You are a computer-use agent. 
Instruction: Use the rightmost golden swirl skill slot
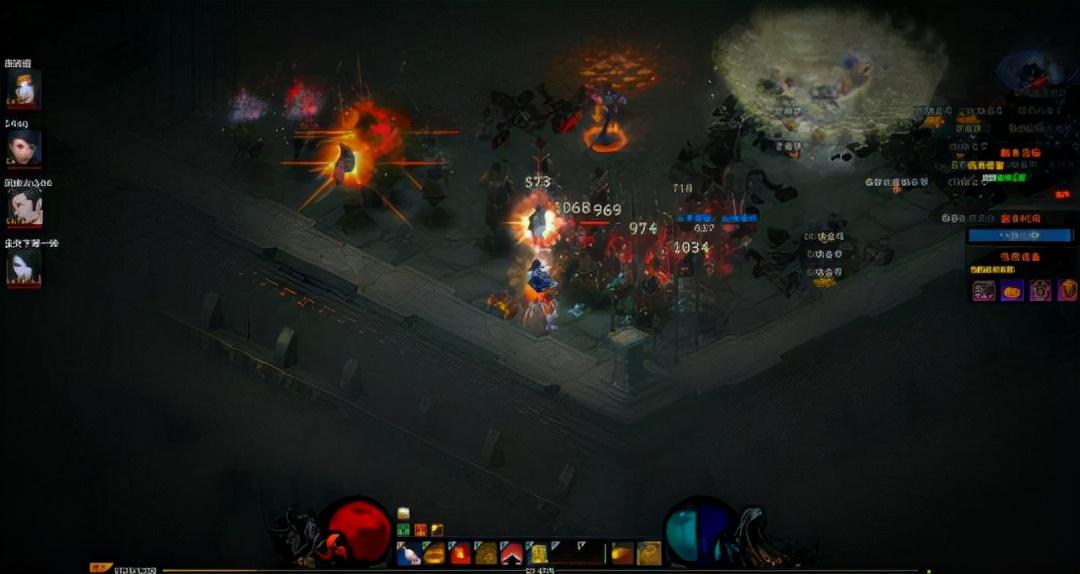coord(649,553)
